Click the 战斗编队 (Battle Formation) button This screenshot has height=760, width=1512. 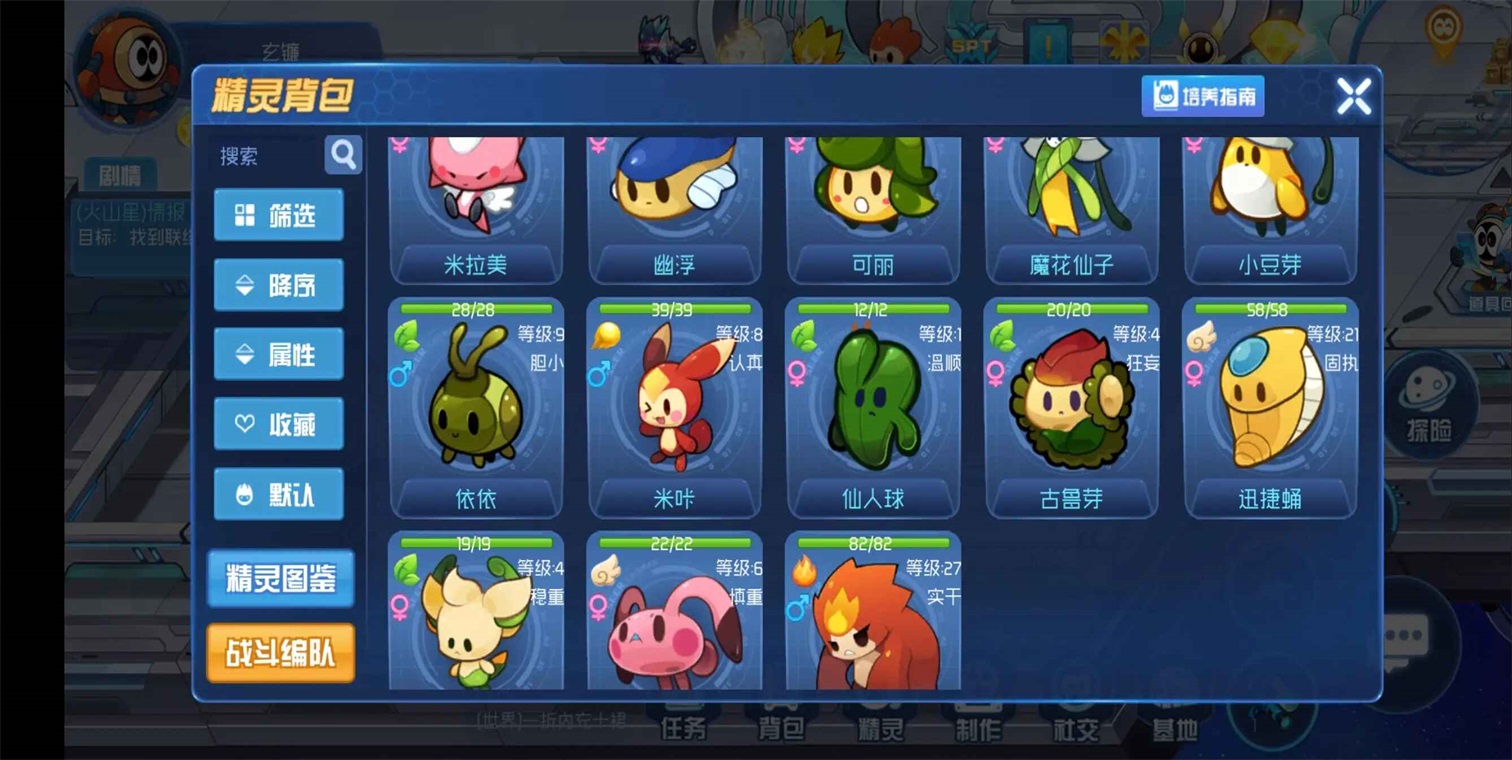pos(280,652)
